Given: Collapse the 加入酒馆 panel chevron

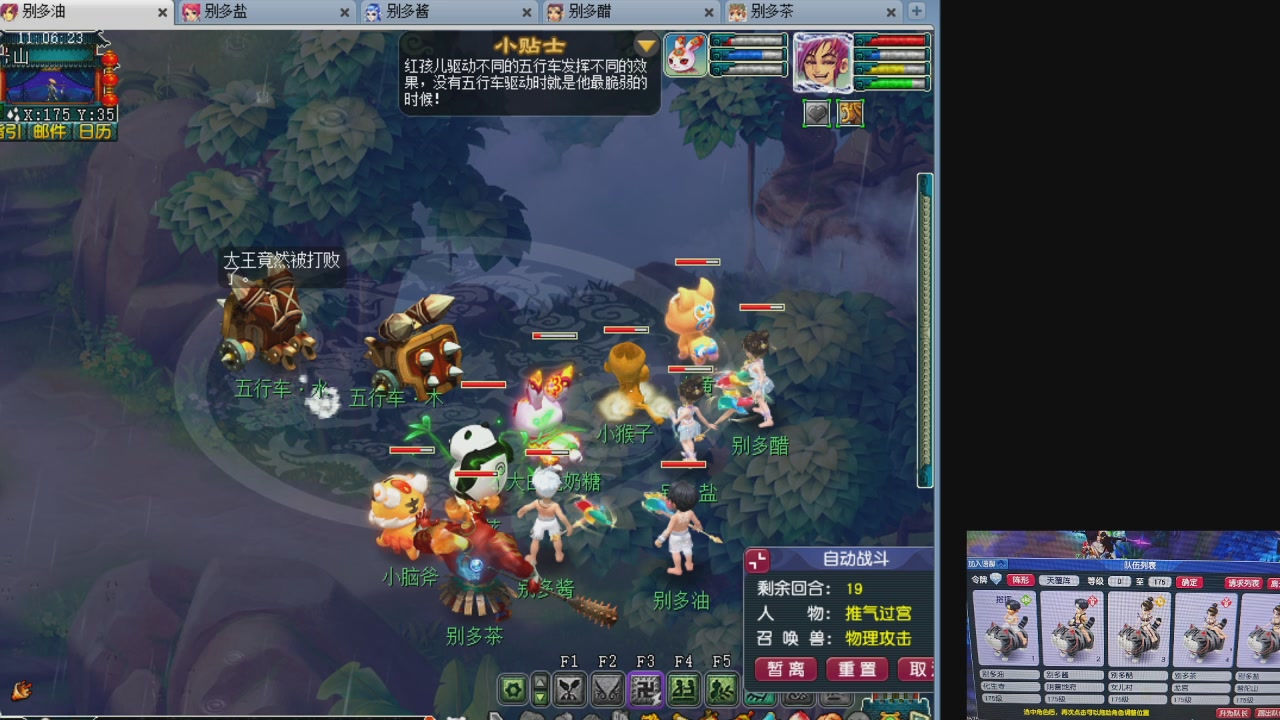Looking at the screenshot, I should pyautogui.click(x=1003, y=563).
